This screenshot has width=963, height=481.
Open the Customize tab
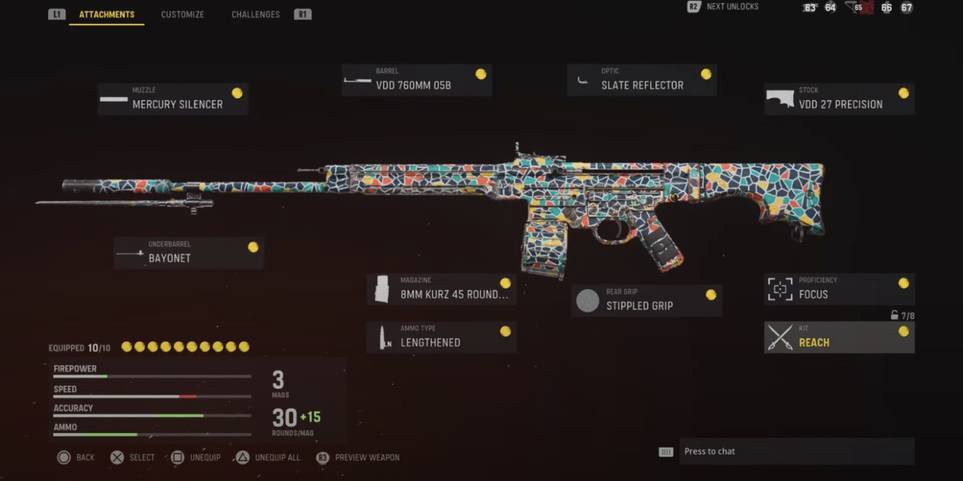click(x=182, y=15)
